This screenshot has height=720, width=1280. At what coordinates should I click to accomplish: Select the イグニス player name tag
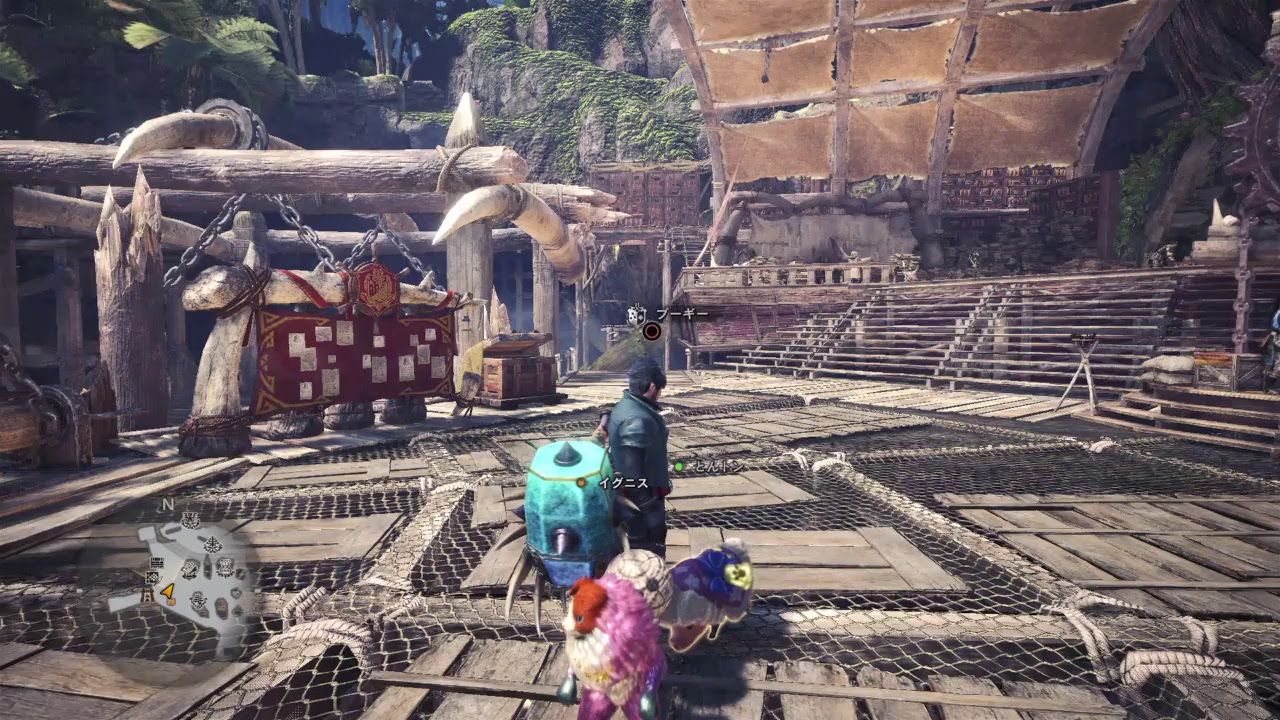pyautogui.click(x=623, y=483)
